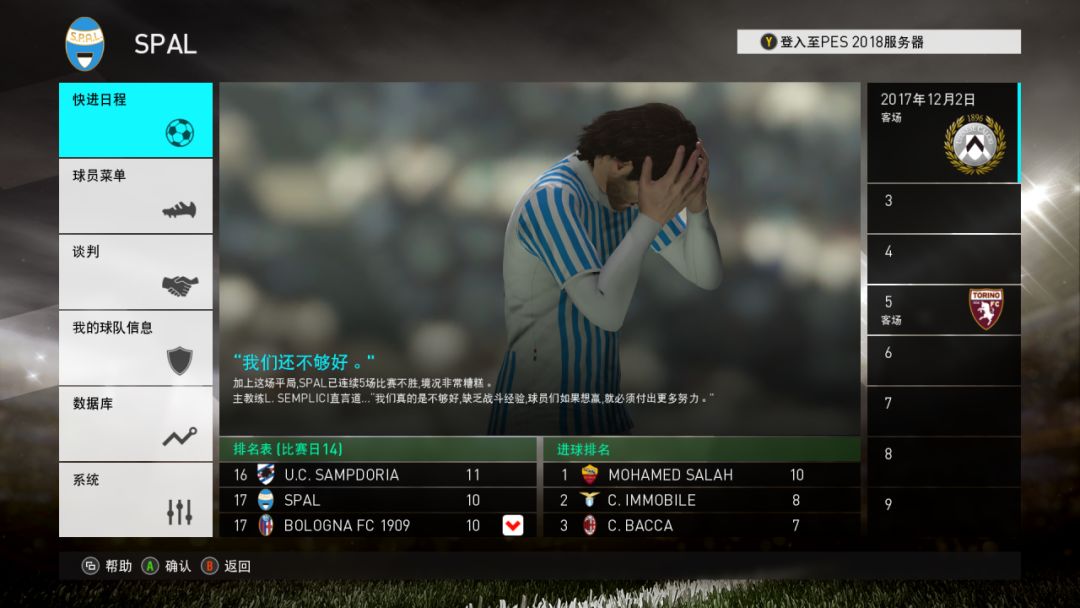The height and width of the screenshot is (608, 1080).
Task: Open the 数据库 database menu
Action: 135,424
